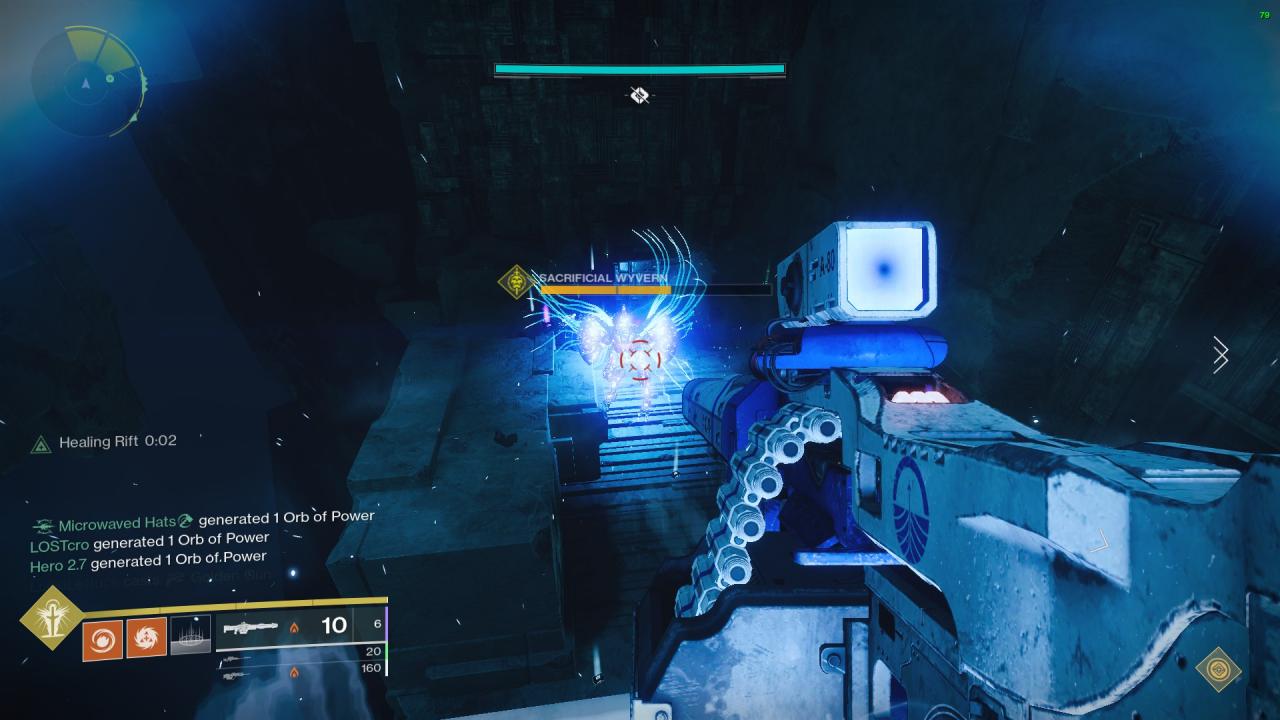This screenshot has height=720, width=1280.
Task: Activate the solar grenade ability icon
Action: click(x=102, y=637)
